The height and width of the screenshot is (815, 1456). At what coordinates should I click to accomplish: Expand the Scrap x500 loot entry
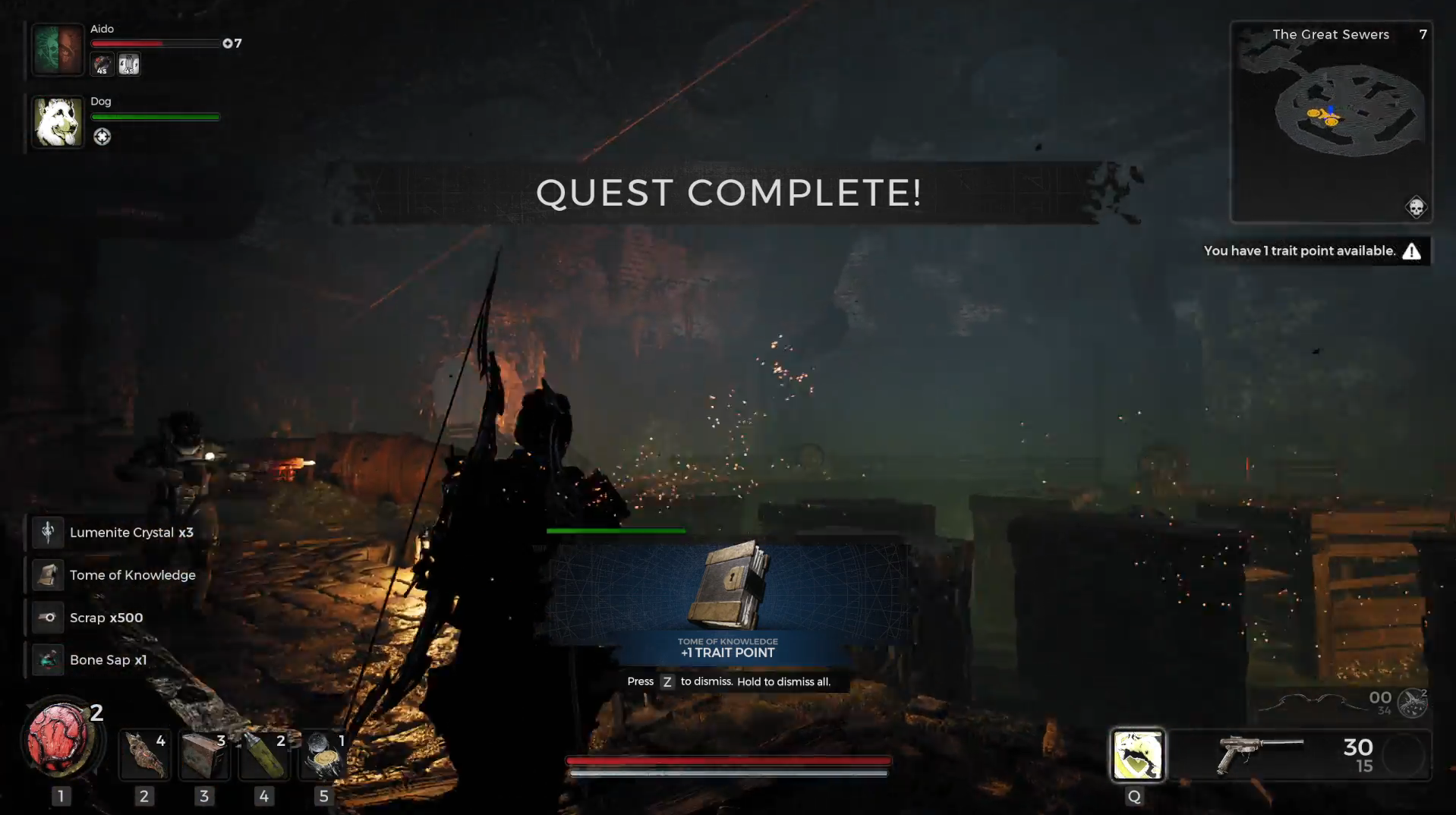47,617
